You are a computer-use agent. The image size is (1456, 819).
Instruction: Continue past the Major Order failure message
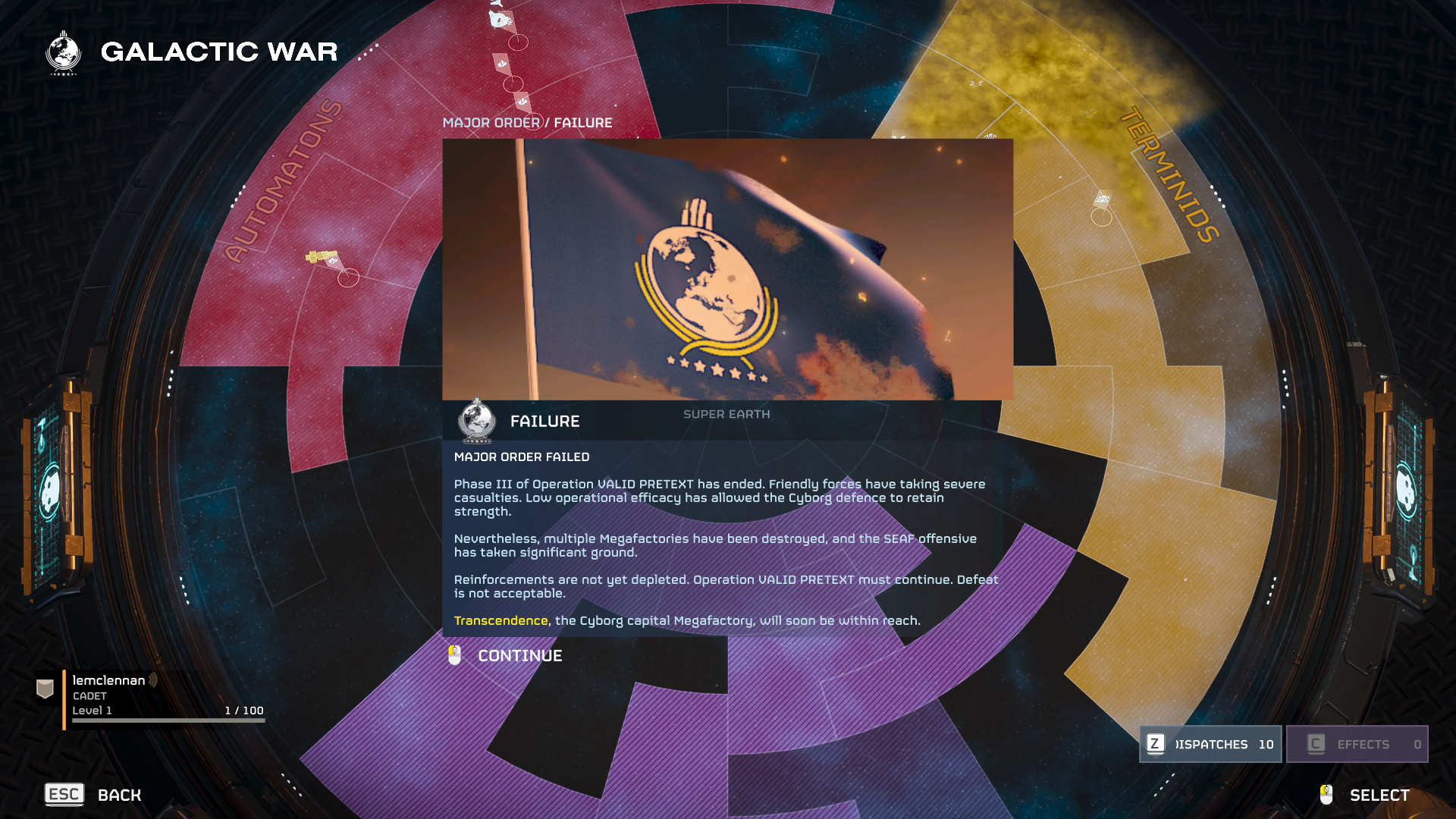[519, 656]
